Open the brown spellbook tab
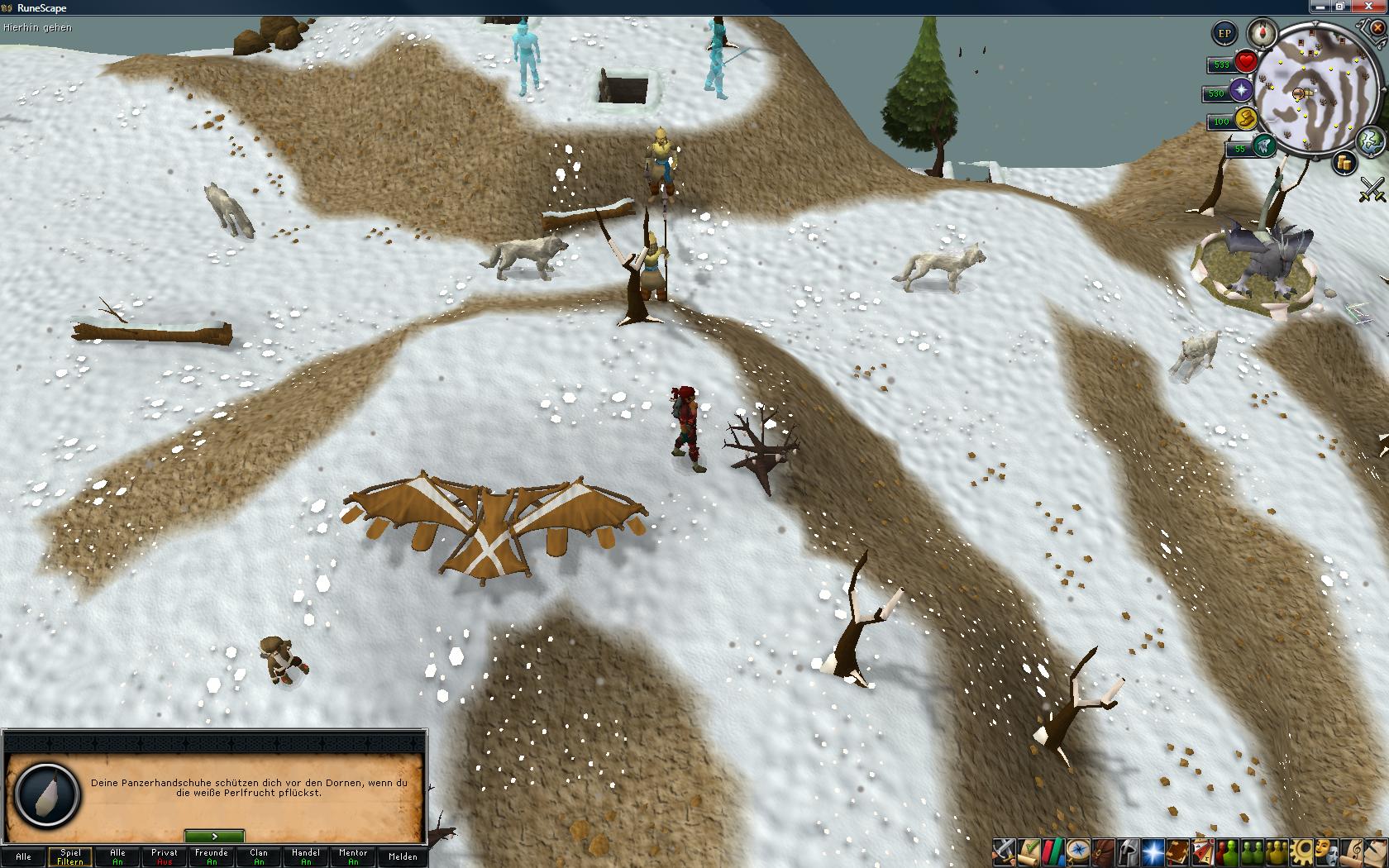 pos(1177,851)
